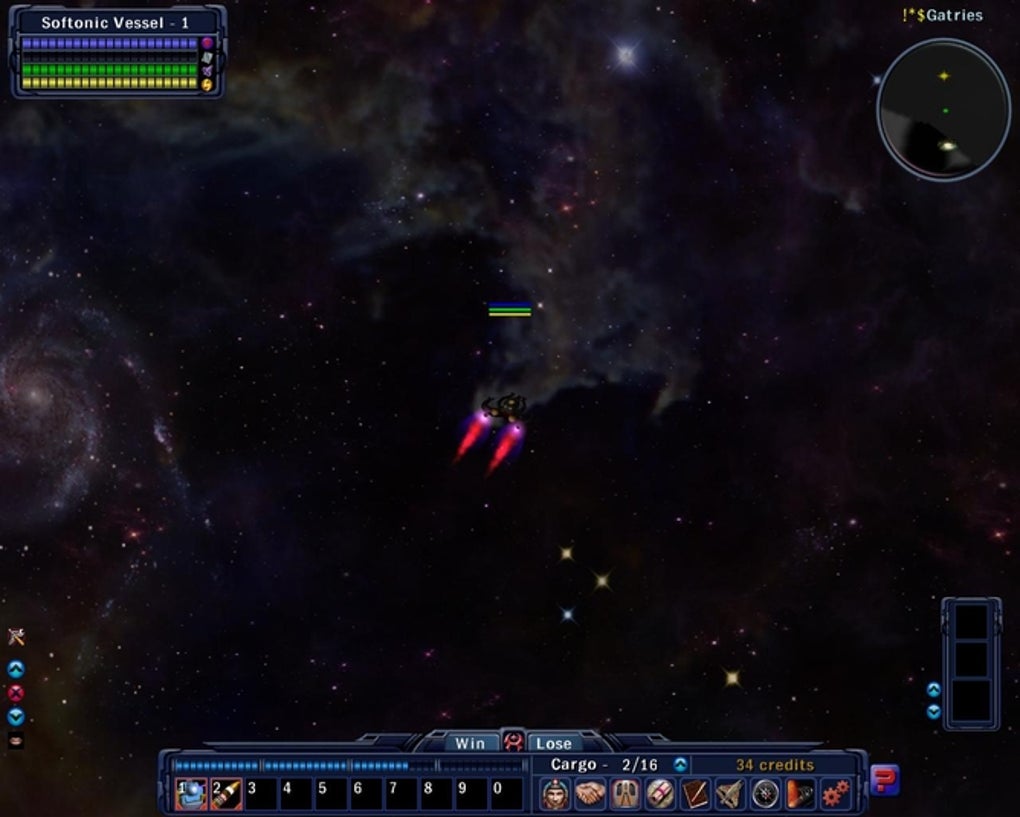Open the spaceship icon in the bottom bar
The width and height of the screenshot is (1020, 817).
click(x=730, y=794)
